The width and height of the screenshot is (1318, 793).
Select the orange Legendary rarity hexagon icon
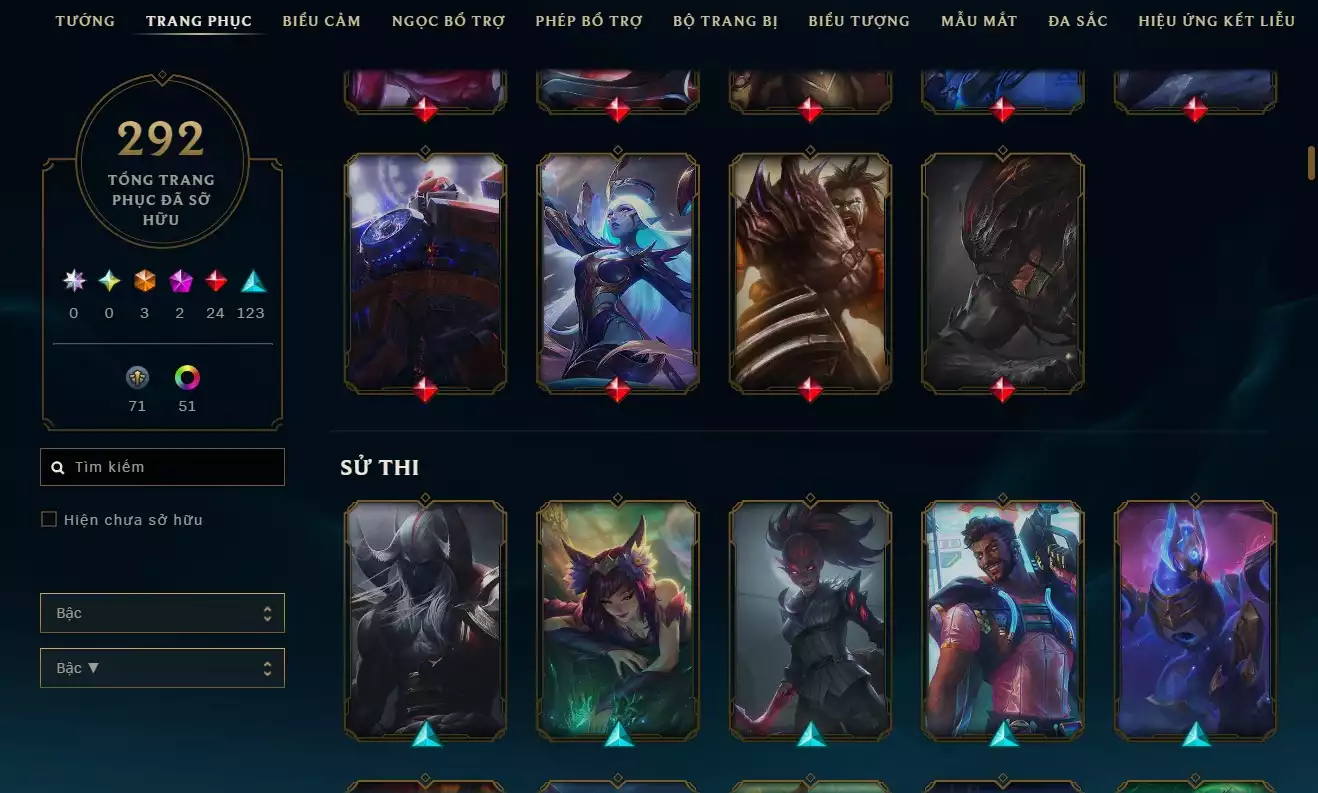(144, 281)
